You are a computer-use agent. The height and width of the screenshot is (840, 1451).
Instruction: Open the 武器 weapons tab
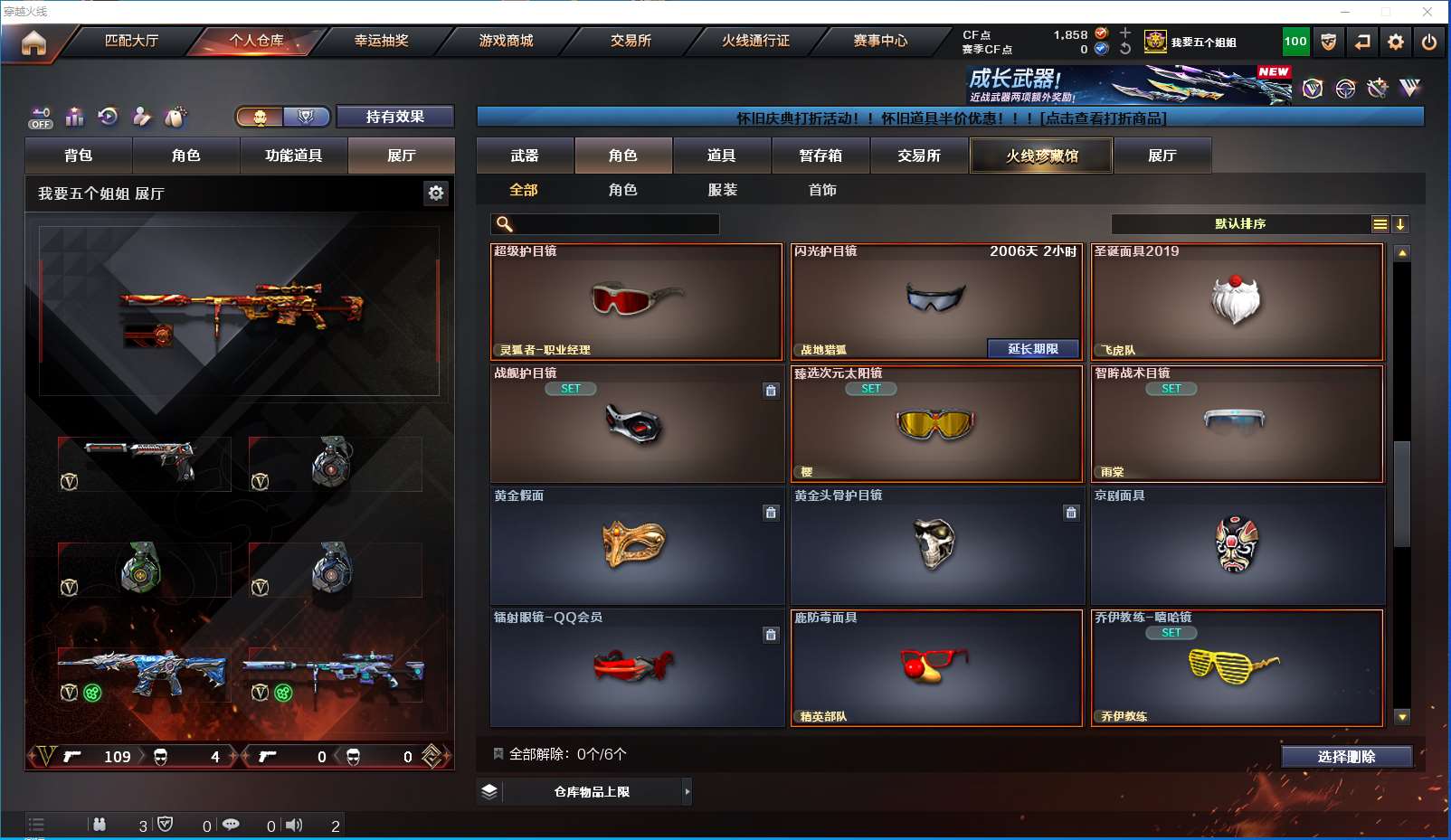pyautogui.click(x=525, y=156)
